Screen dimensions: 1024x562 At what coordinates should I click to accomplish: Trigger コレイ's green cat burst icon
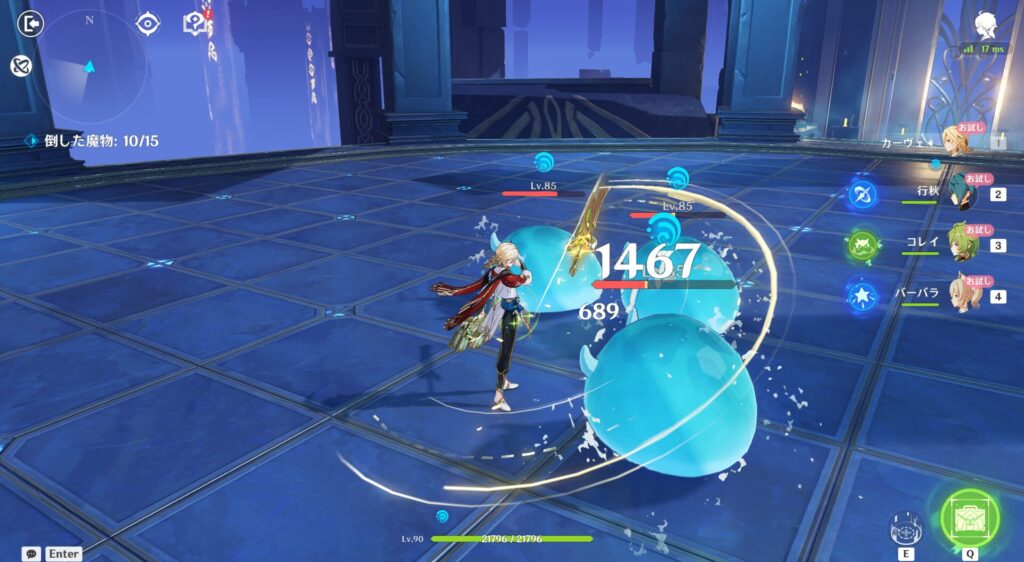click(x=862, y=245)
